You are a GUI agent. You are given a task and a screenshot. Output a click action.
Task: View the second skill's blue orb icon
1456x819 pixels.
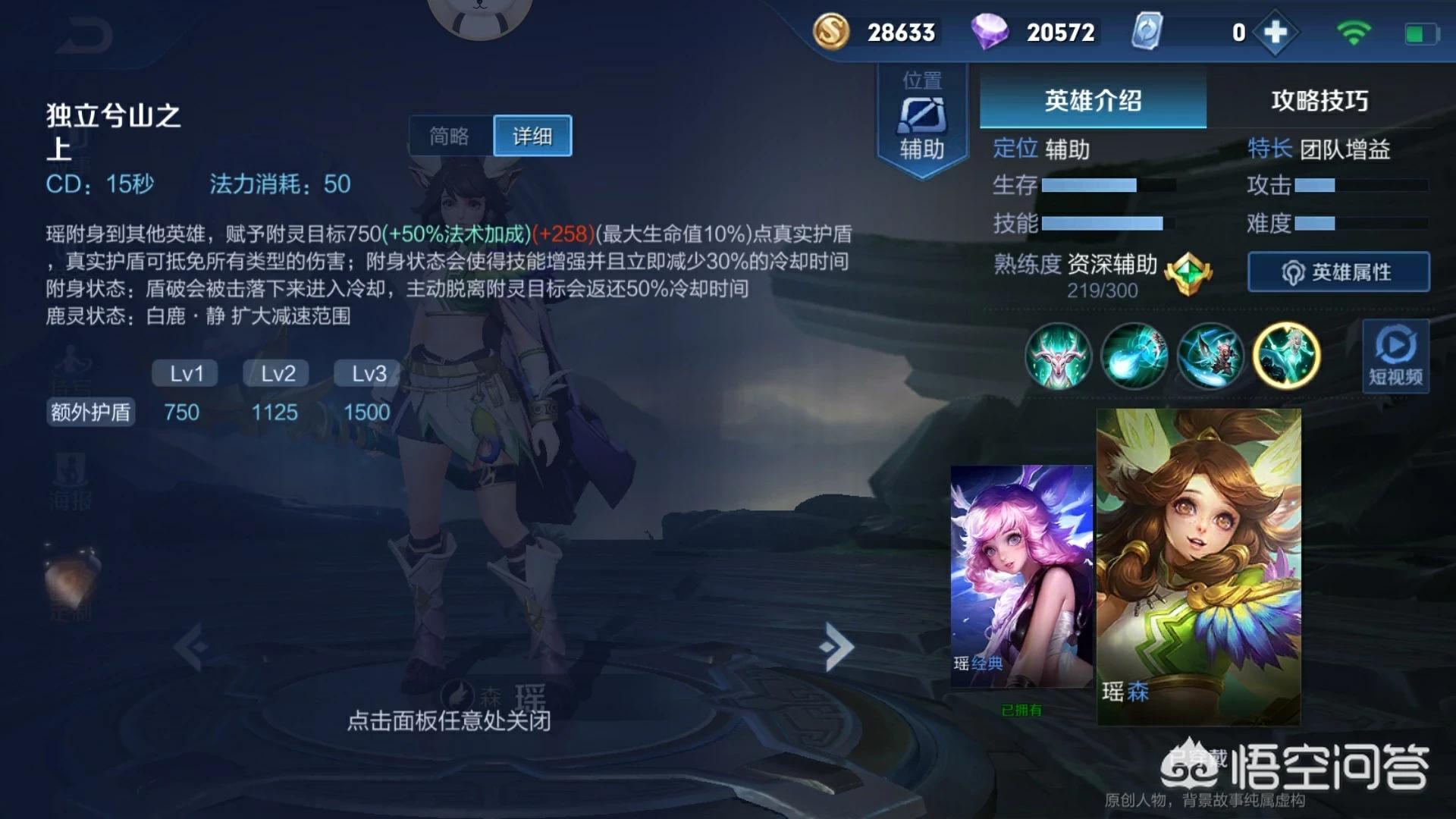(1134, 356)
